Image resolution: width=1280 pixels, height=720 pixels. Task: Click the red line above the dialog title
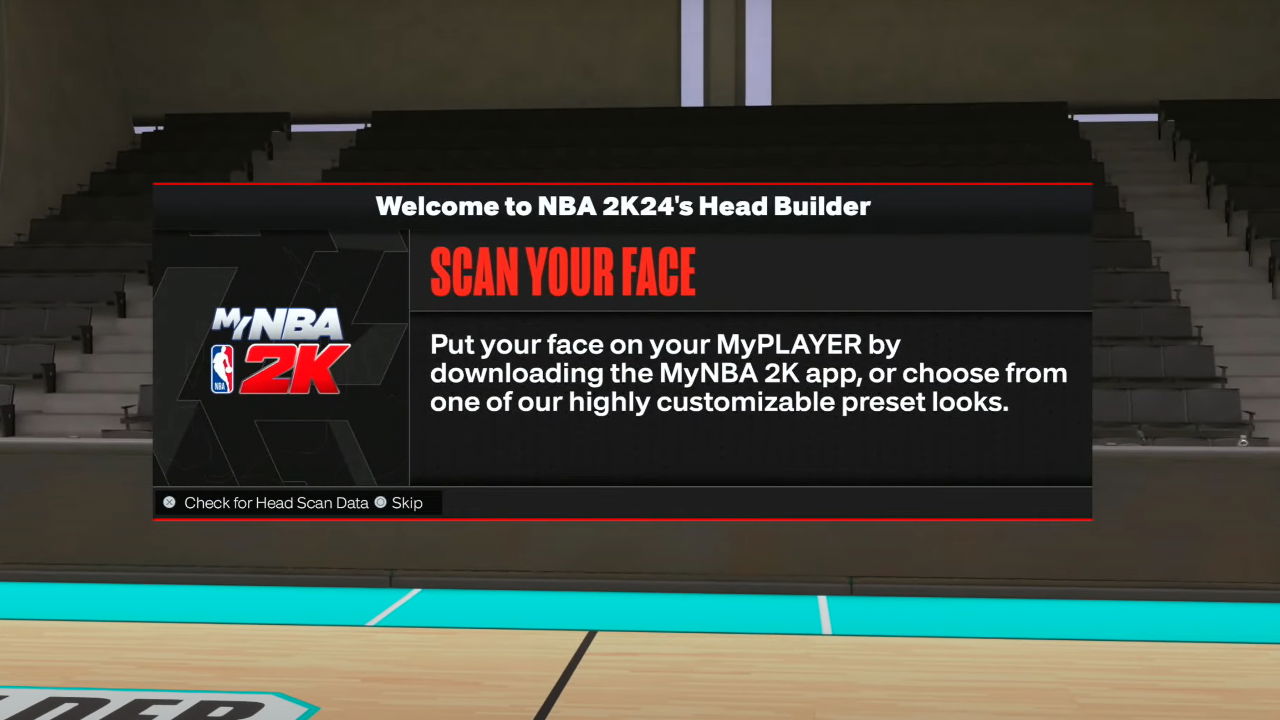click(x=622, y=186)
